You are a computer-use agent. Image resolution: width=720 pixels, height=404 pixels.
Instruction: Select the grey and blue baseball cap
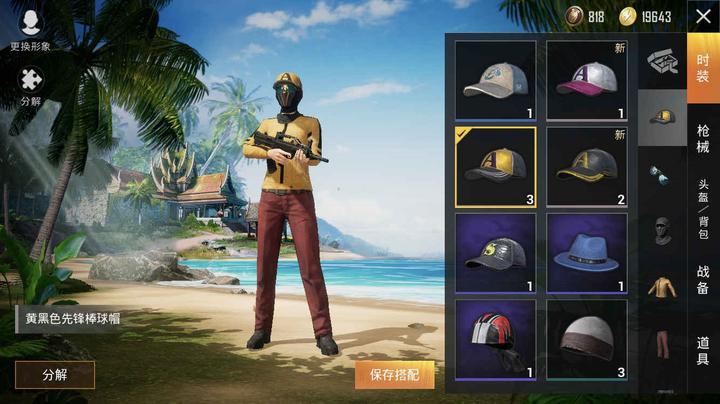[495, 80]
